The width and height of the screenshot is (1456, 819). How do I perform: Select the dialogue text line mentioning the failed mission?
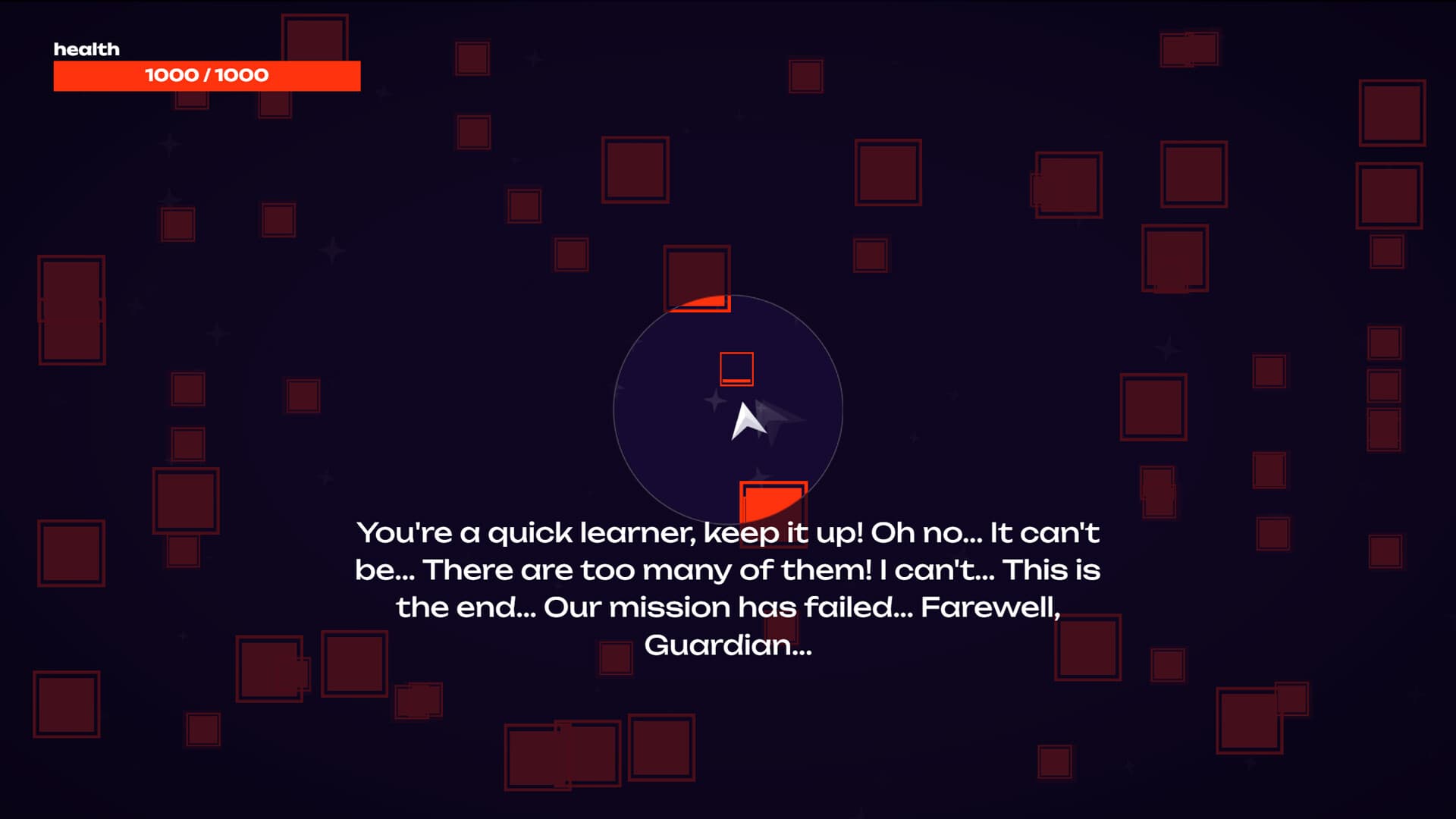pyautogui.click(x=728, y=607)
